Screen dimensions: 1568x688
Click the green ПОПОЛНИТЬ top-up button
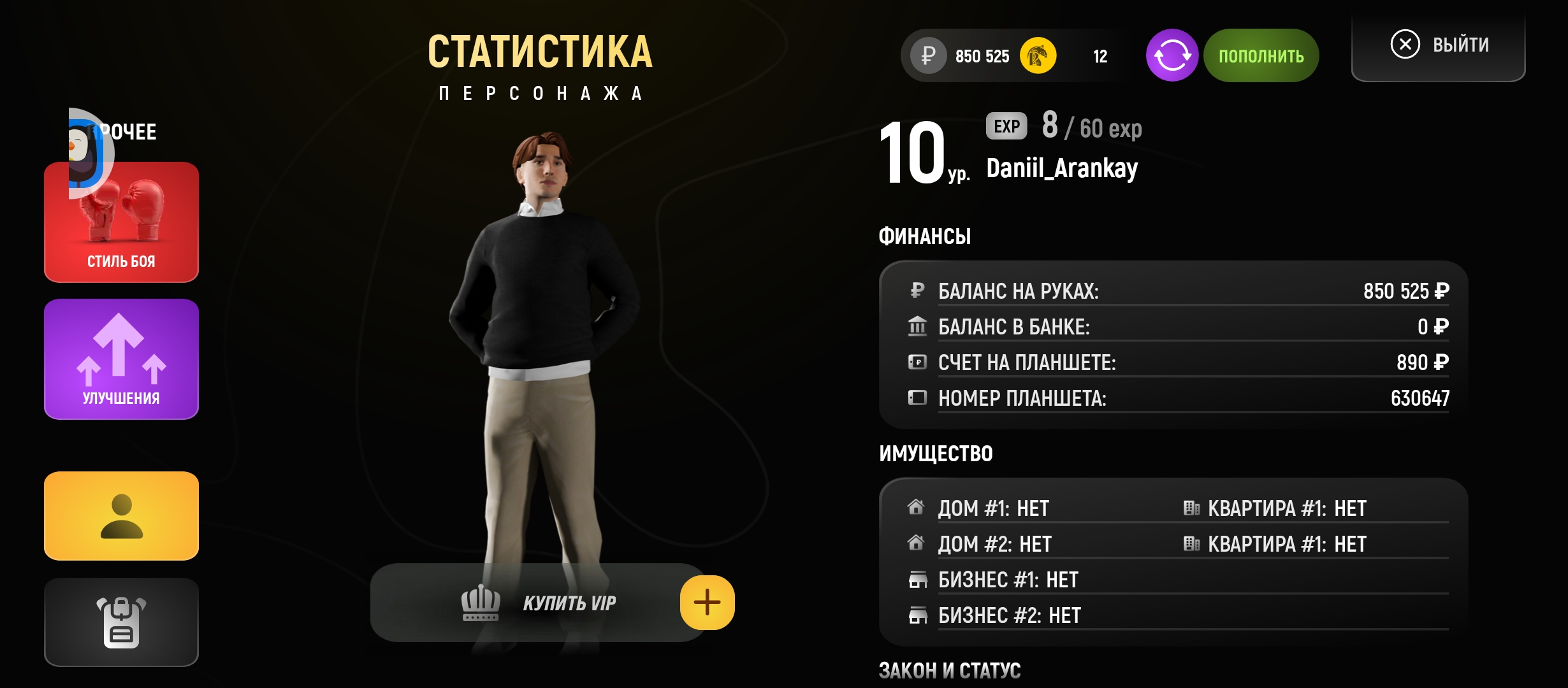(x=1261, y=56)
